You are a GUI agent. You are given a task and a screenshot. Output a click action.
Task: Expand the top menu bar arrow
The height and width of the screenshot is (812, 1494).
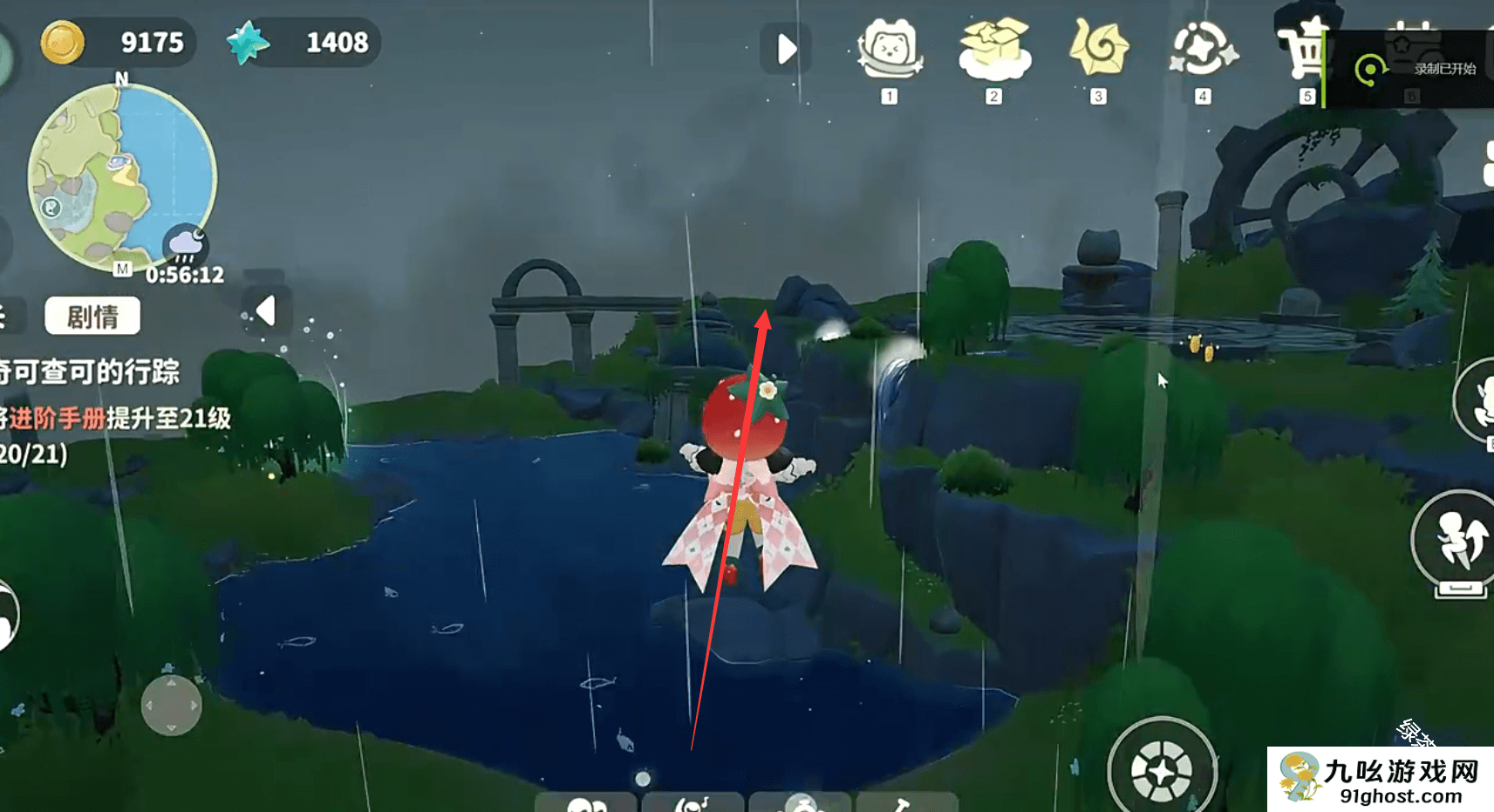click(786, 49)
